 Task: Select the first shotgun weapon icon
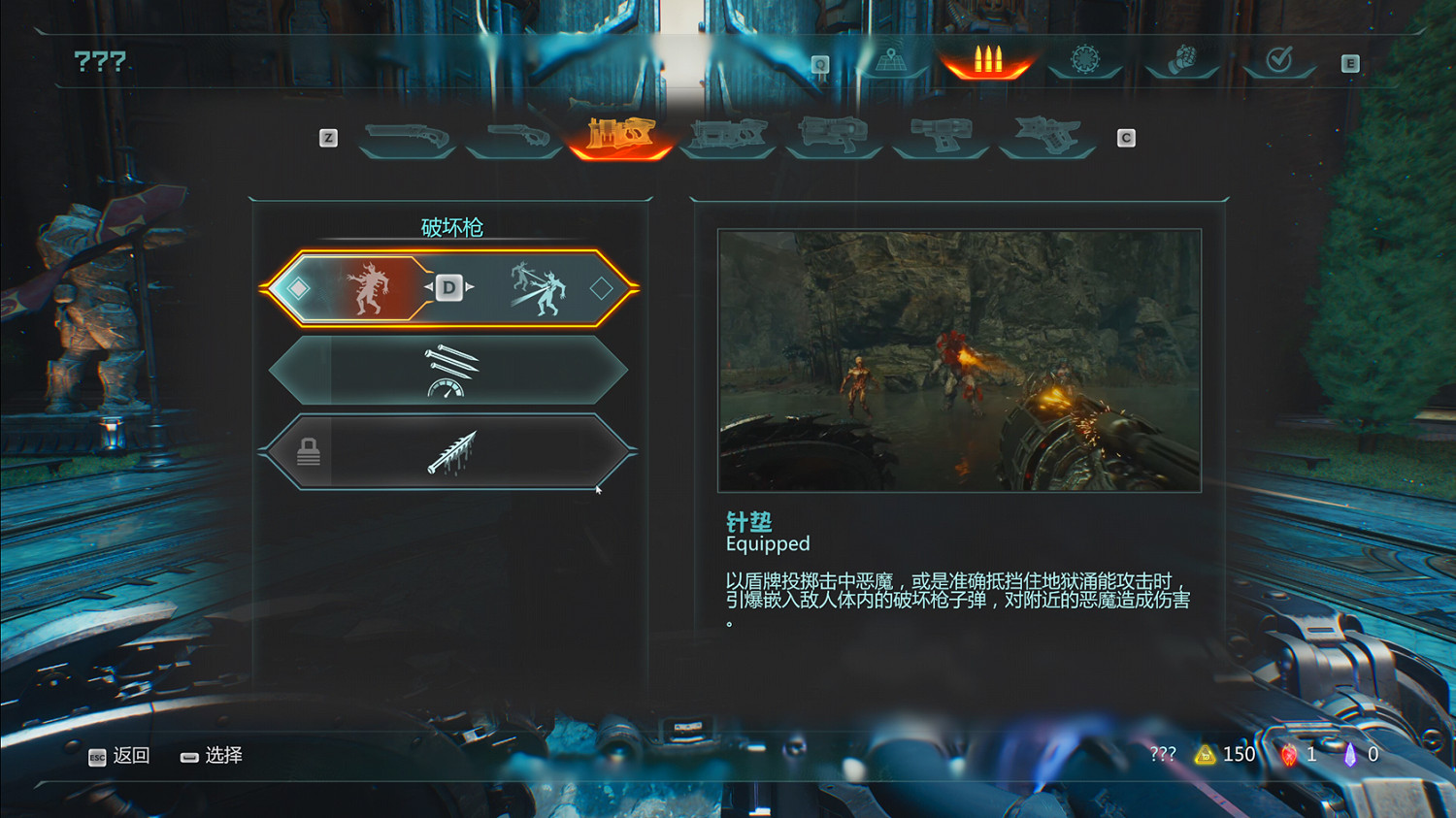pyautogui.click(x=408, y=136)
